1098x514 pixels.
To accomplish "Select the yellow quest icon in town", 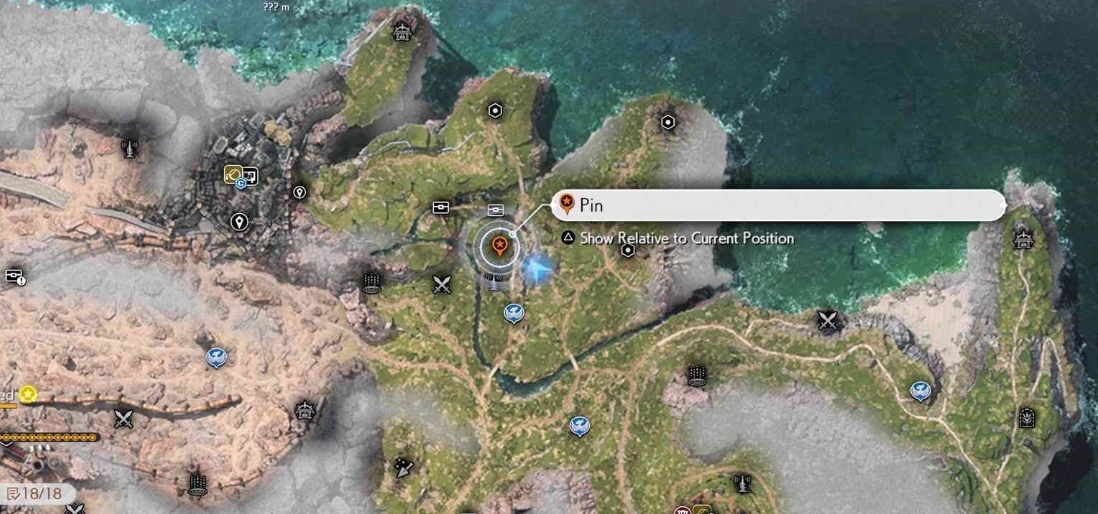I will tap(233, 174).
